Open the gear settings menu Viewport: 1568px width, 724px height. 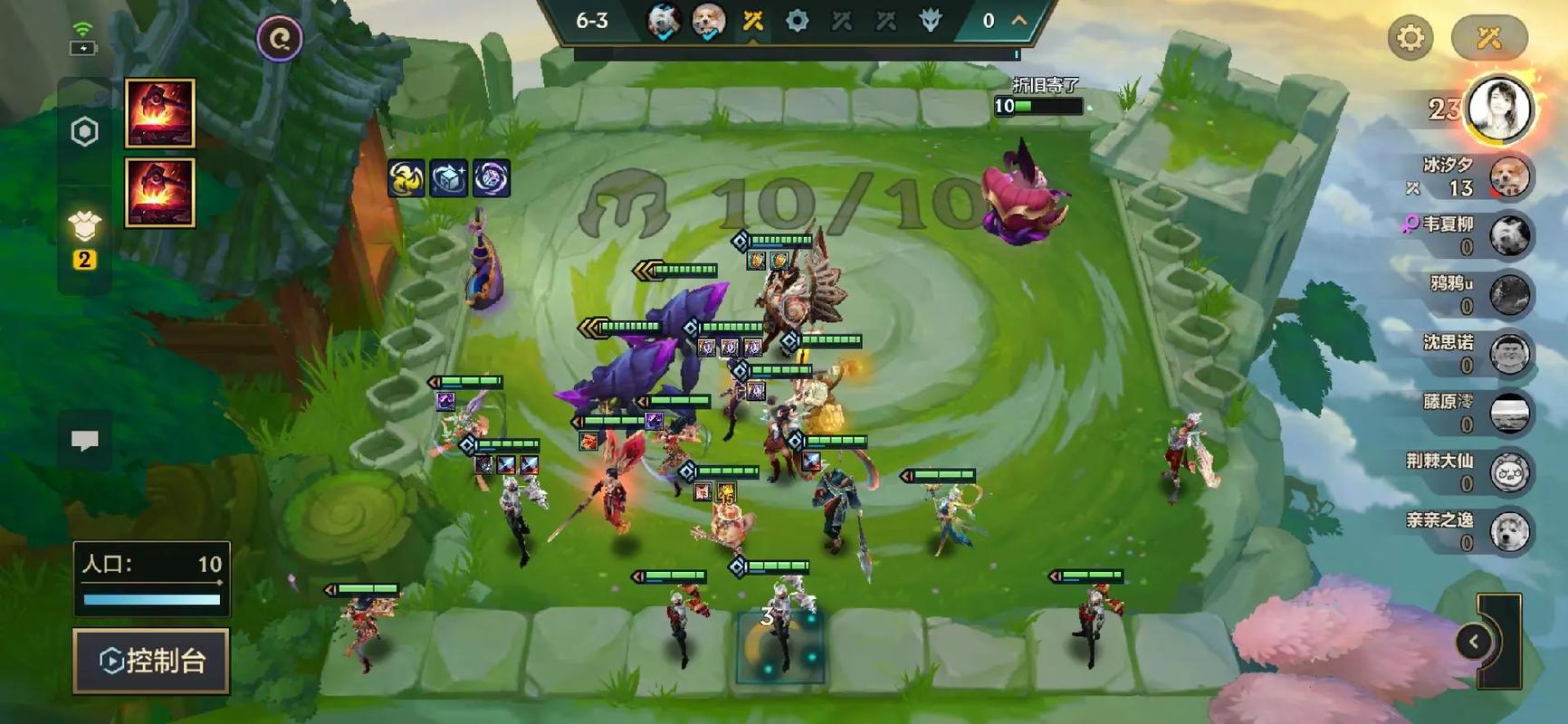click(x=1410, y=38)
